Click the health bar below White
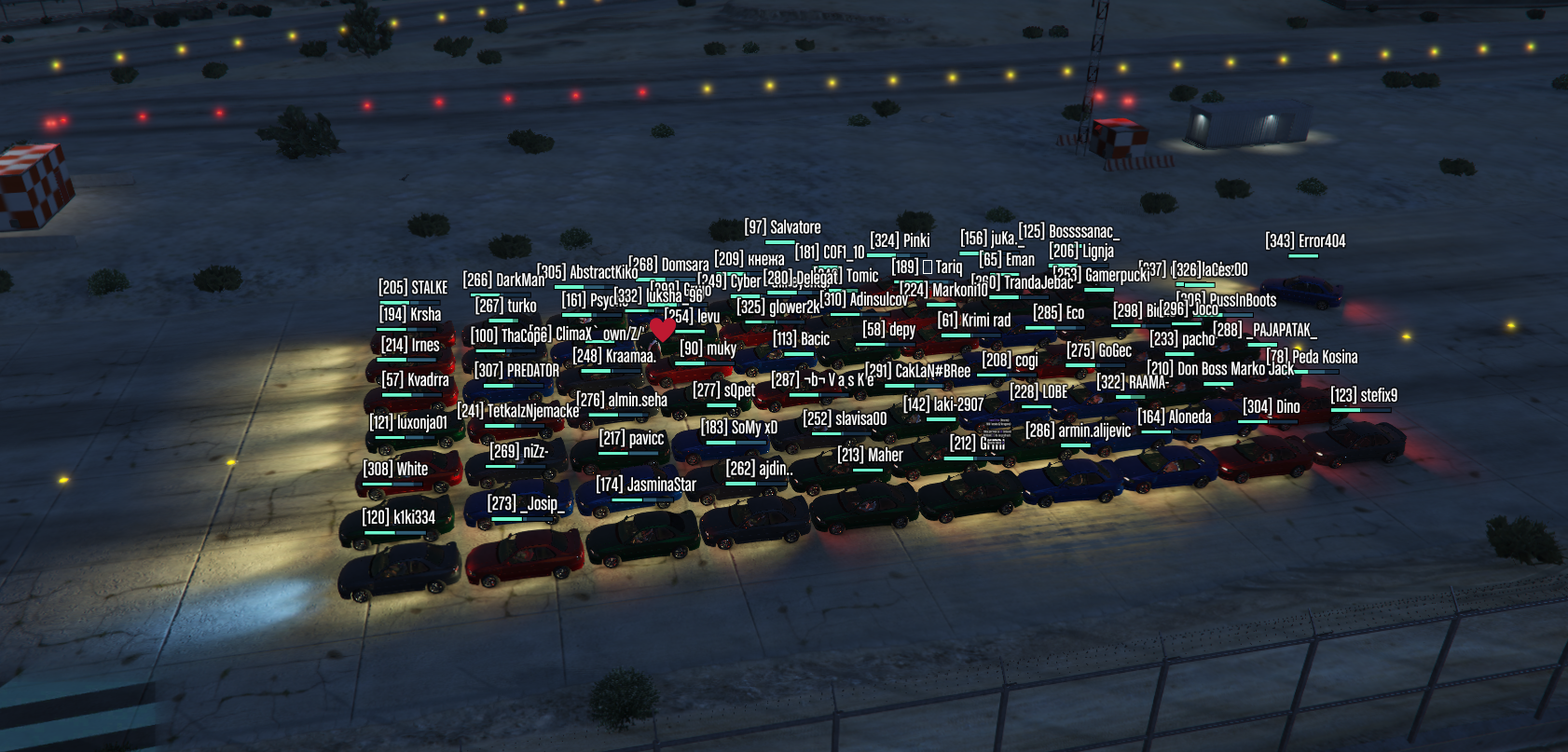The height and width of the screenshot is (752, 1568). point(392,483)
